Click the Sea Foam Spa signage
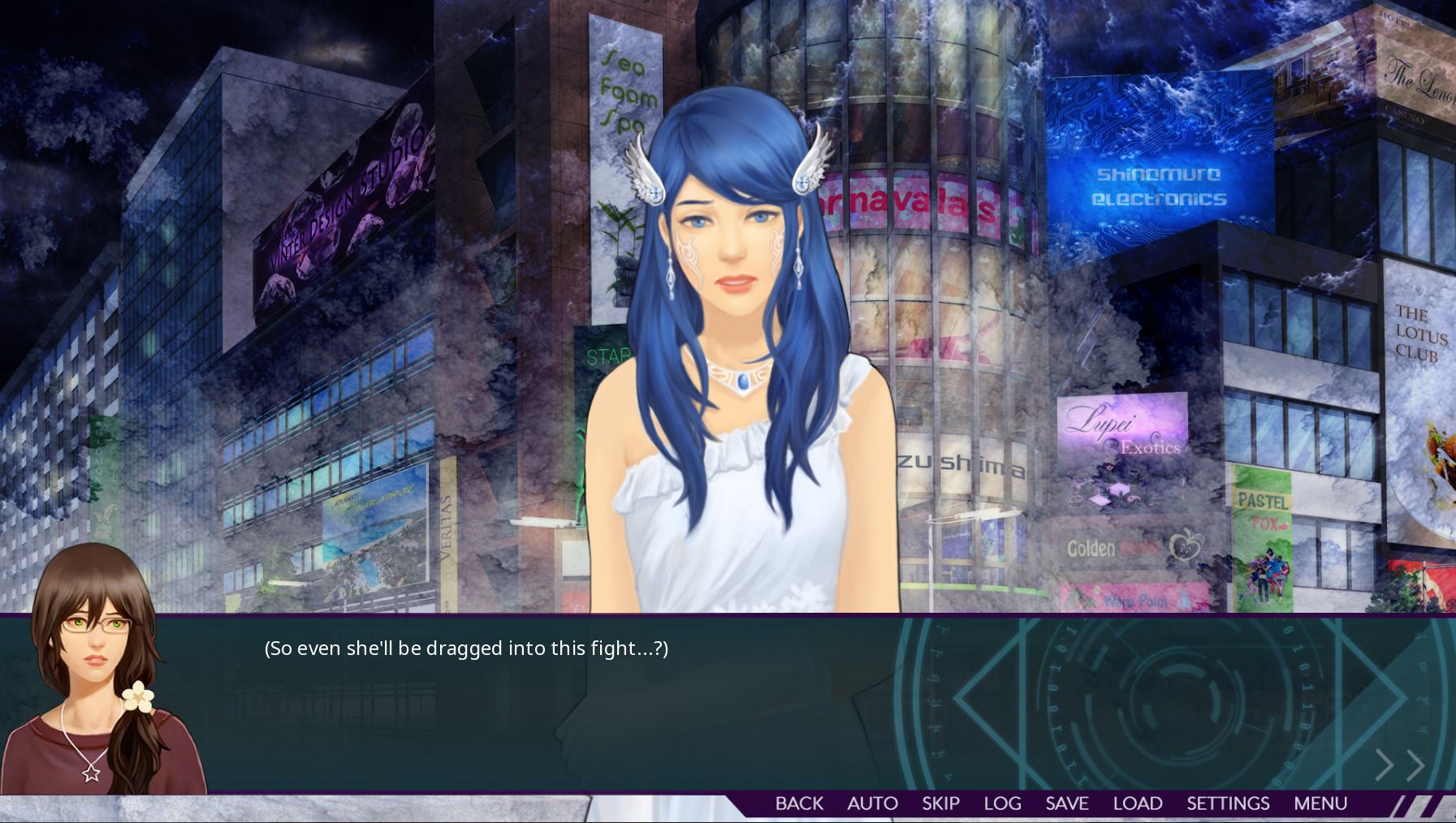1456x823 pixels. coord(626,89)
